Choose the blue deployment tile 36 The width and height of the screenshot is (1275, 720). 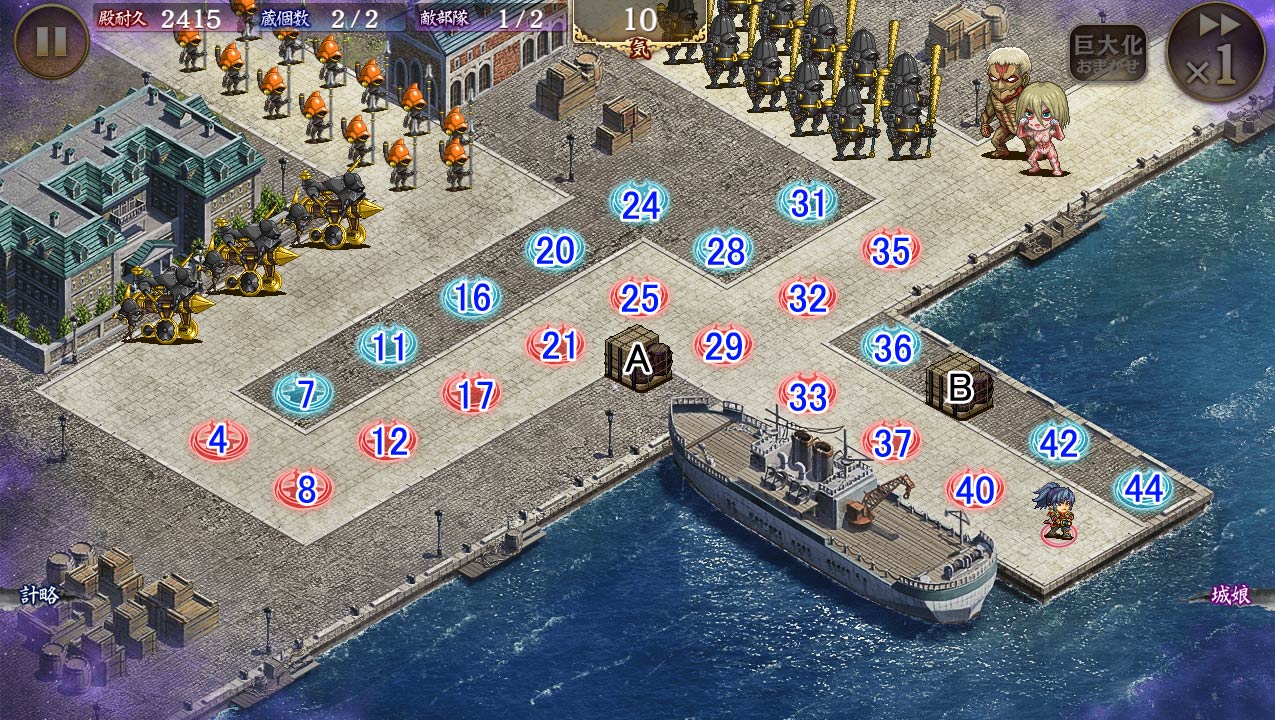tap(891, 347)
